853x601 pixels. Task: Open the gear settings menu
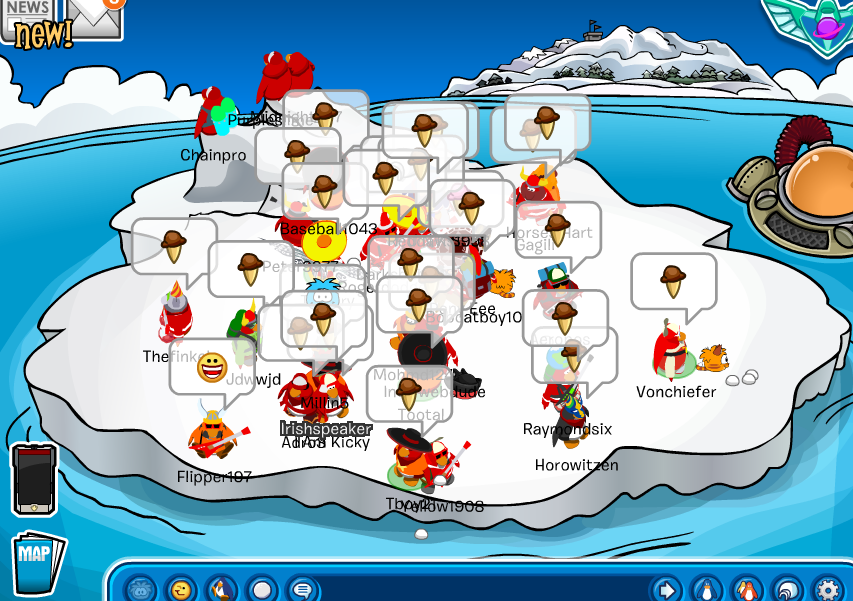(x=827, y=589)
